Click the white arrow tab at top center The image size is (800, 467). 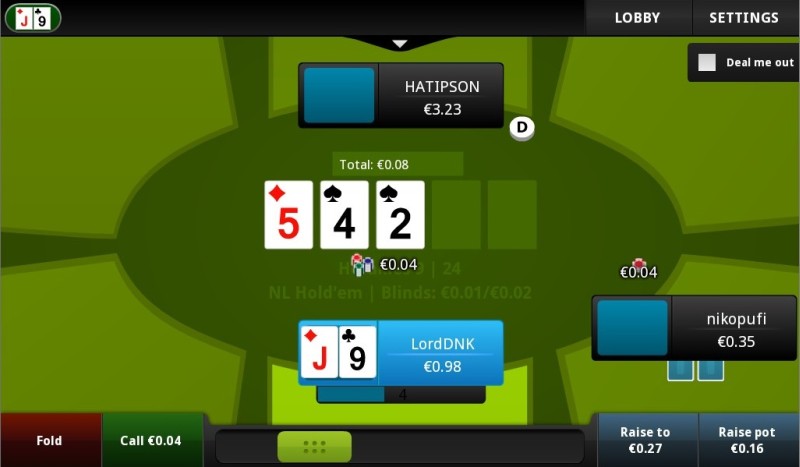[x=400, y=44]
